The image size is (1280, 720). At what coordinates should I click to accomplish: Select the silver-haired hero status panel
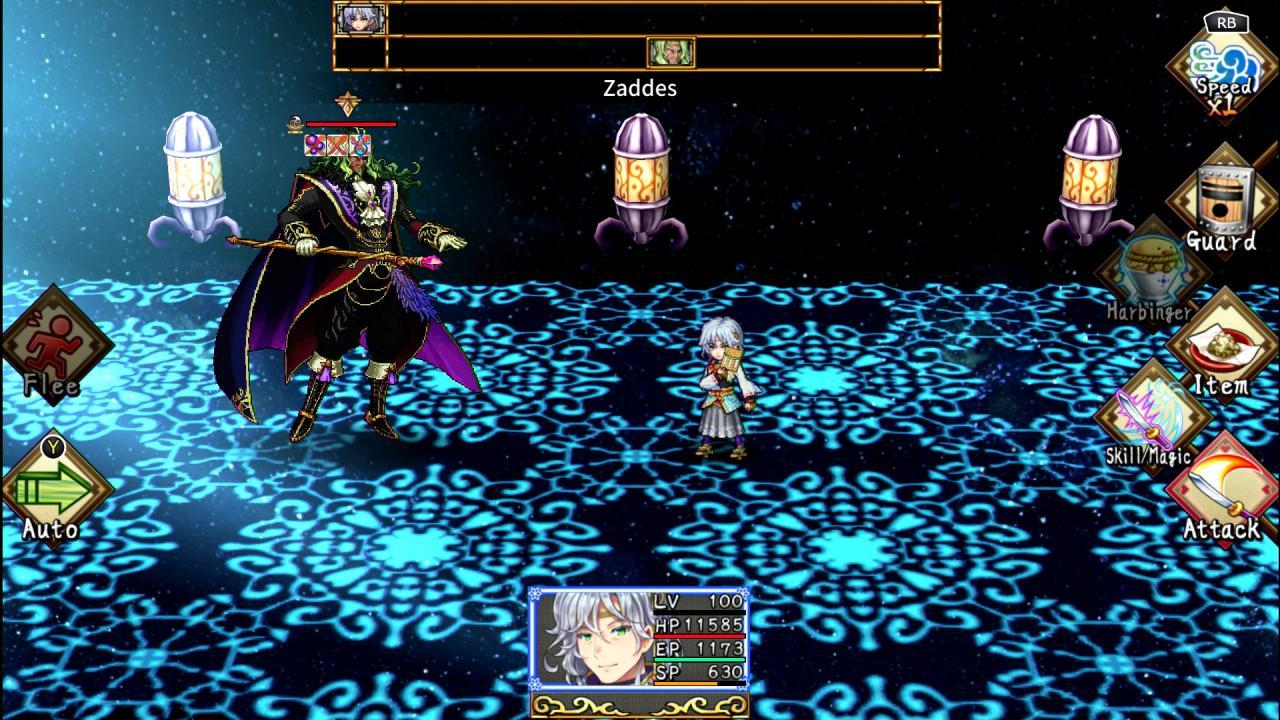point(638,638)
